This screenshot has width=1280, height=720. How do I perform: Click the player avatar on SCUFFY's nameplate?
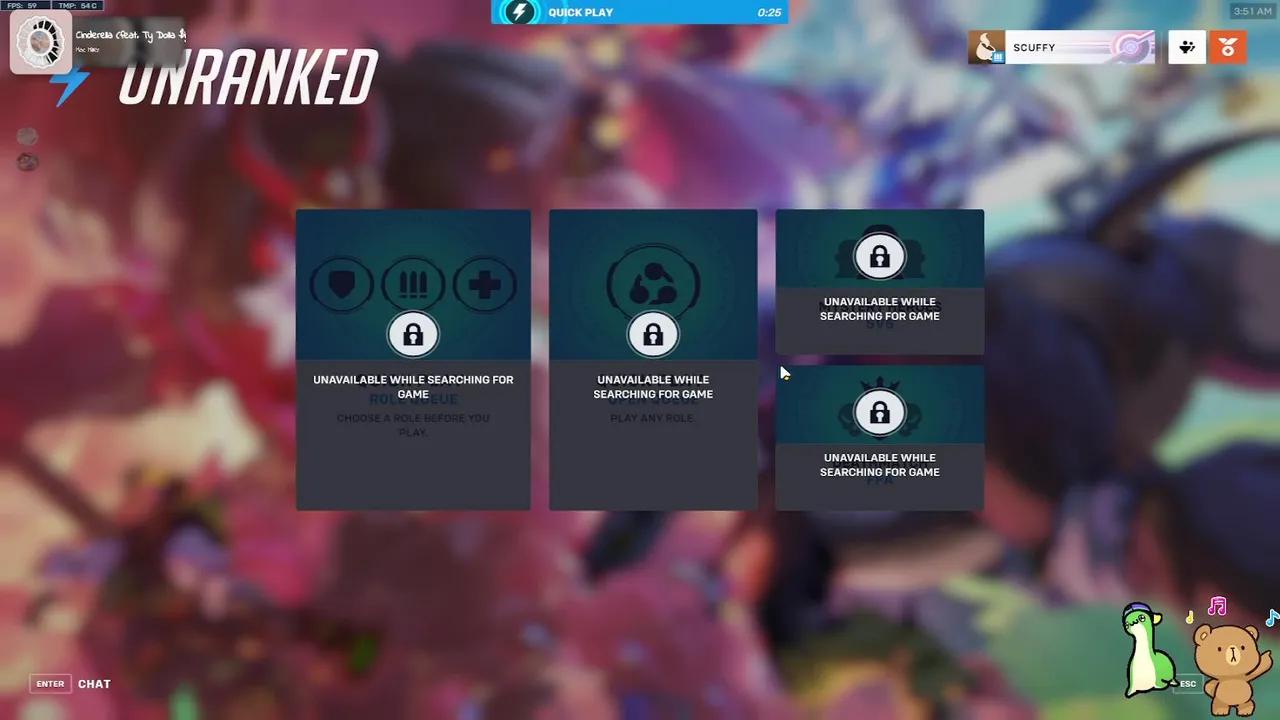(986, 47)
